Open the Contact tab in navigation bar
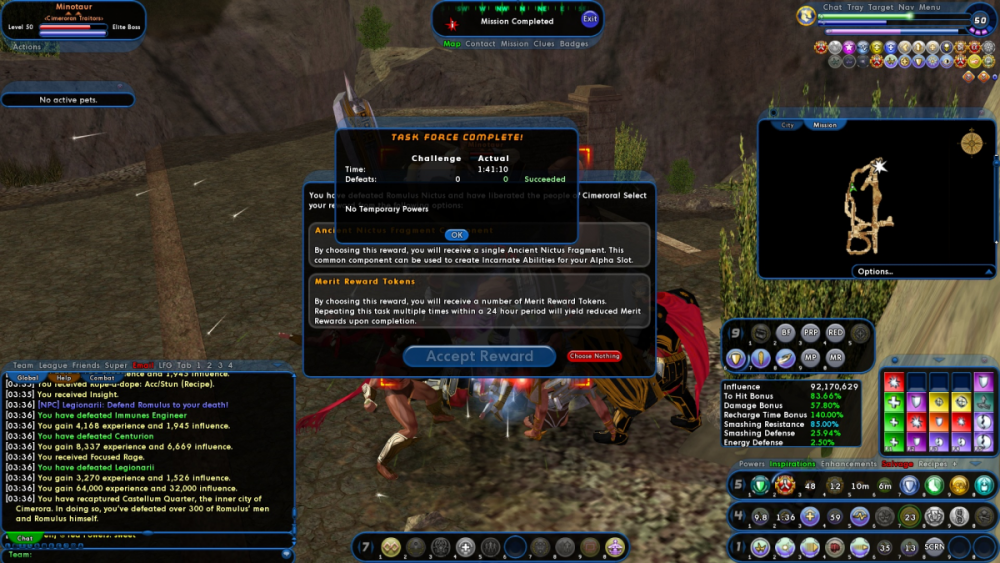Image resolution: width=1000 pixels, height=563 pixels. [480, 44]
